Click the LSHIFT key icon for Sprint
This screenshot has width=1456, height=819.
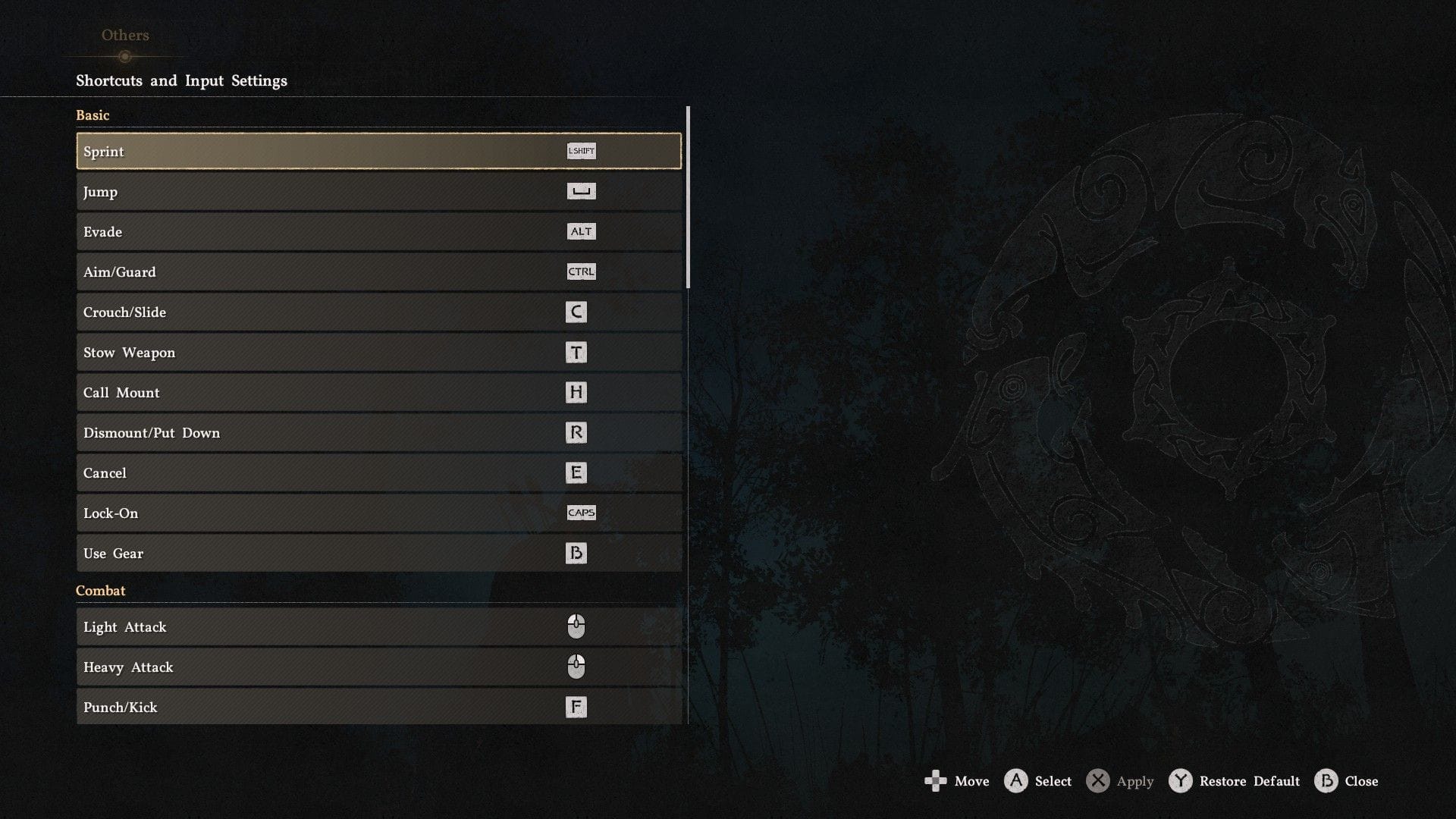581,151
